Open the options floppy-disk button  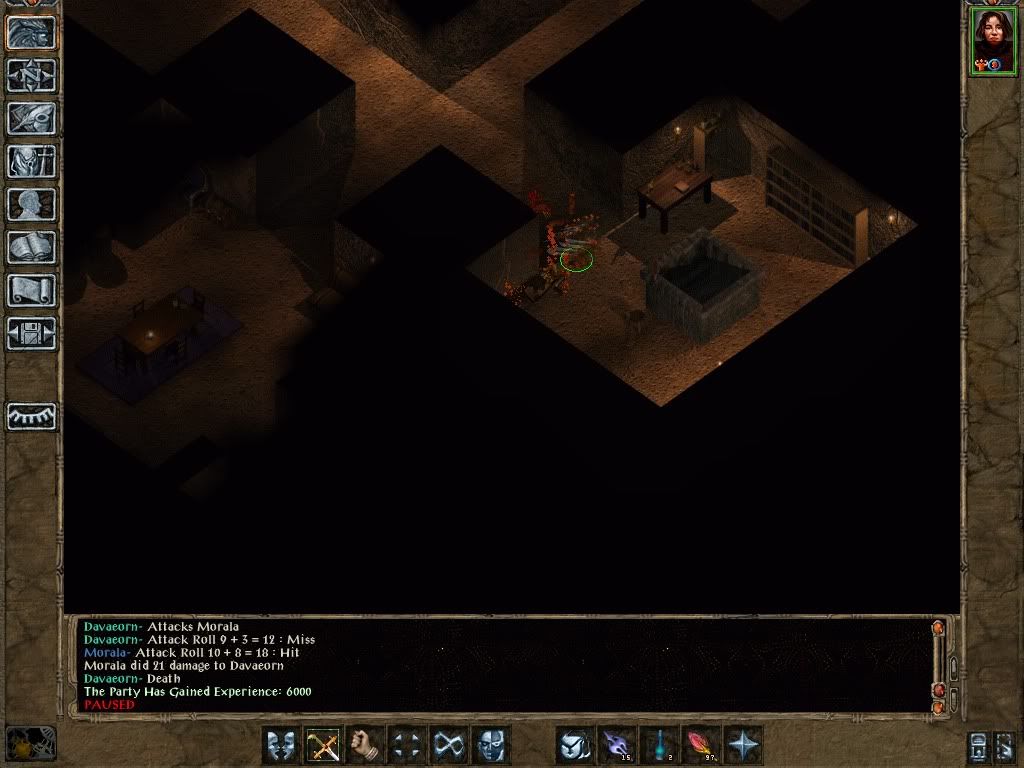(31, 333)
